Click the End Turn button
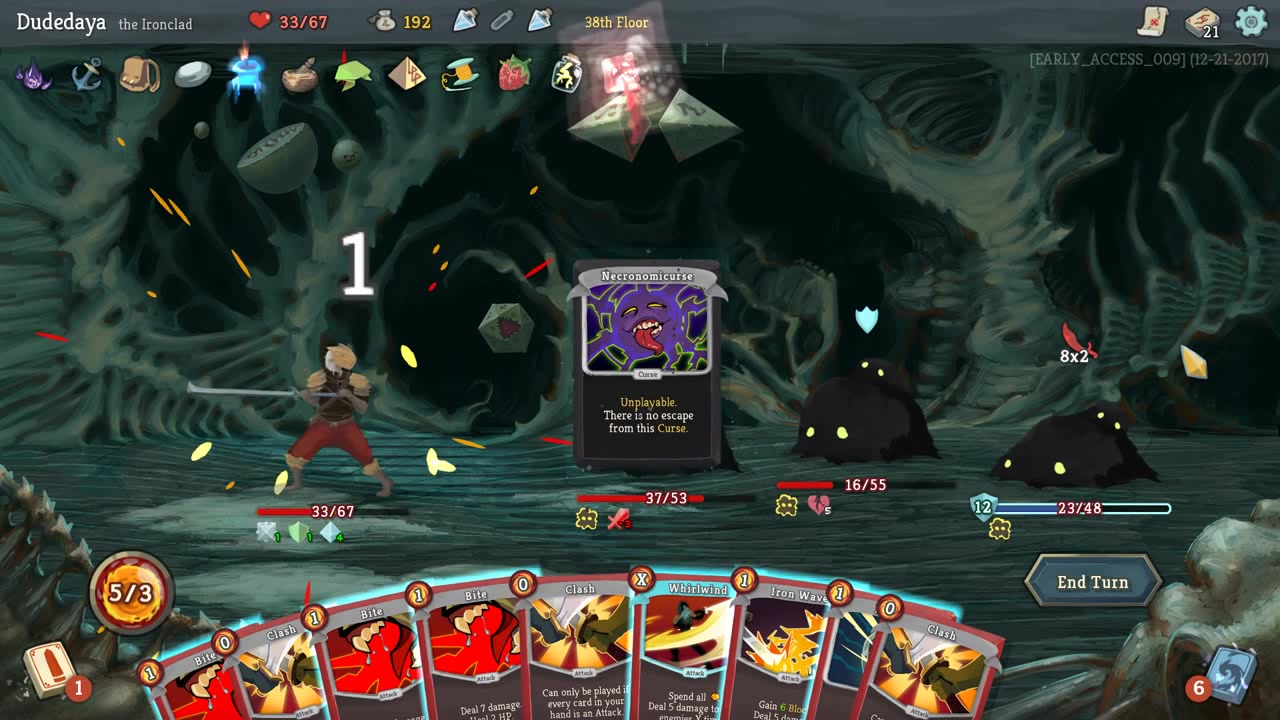 (1092, 582)
